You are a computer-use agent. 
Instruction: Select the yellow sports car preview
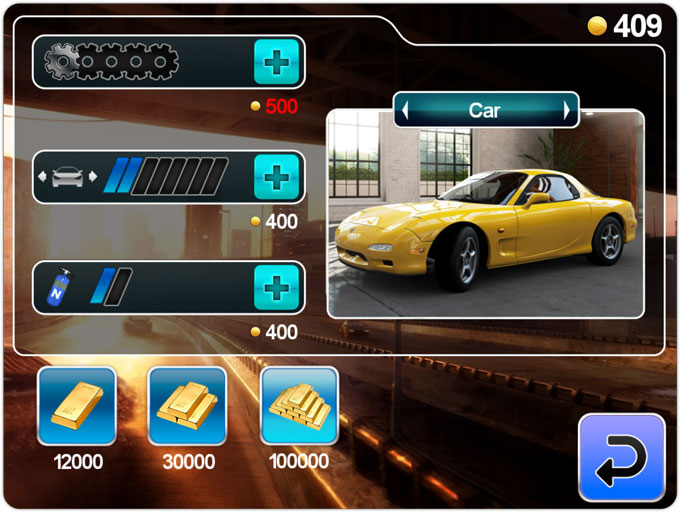tap(485, 225)
